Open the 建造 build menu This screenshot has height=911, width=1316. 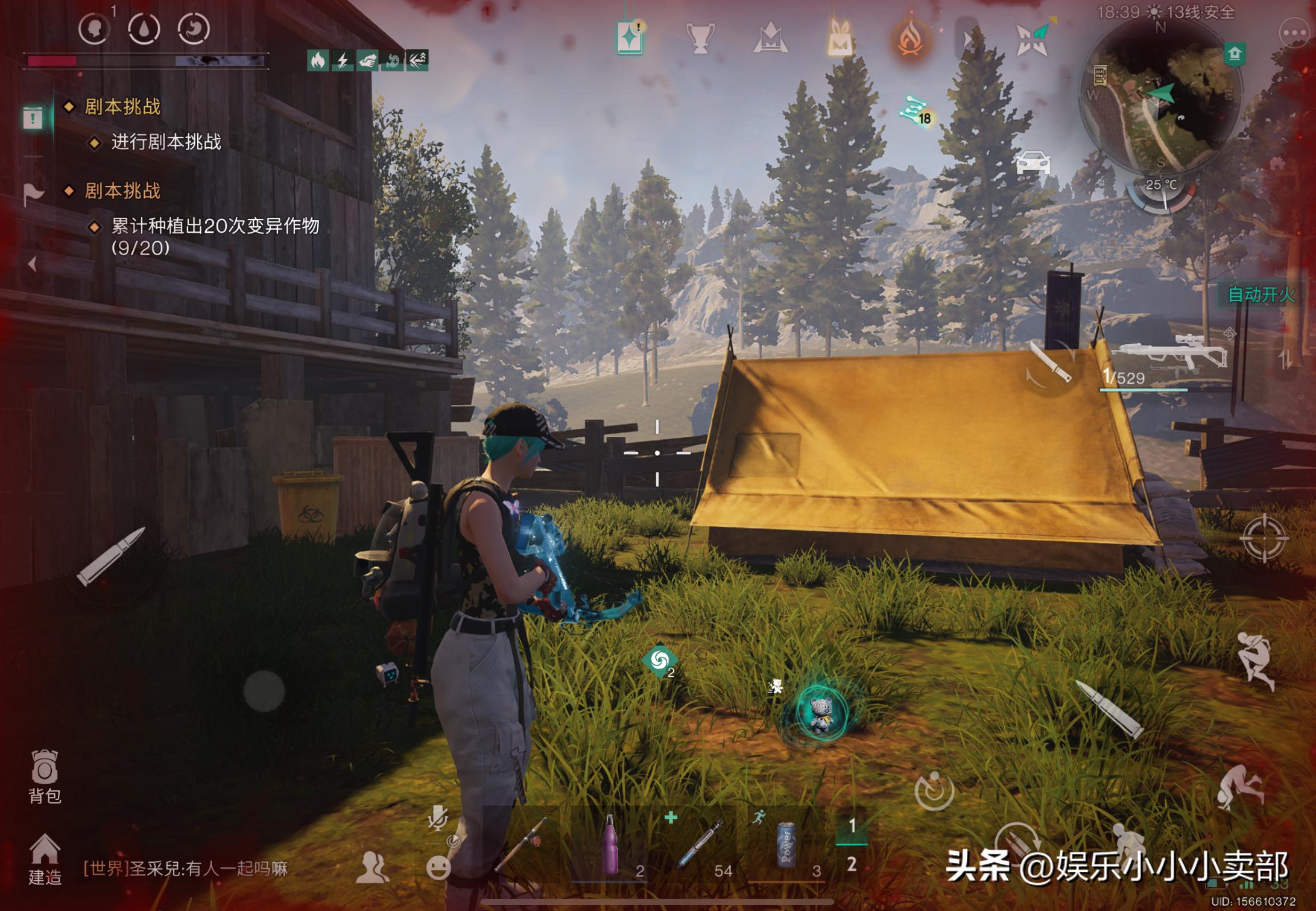coord(45,859)
